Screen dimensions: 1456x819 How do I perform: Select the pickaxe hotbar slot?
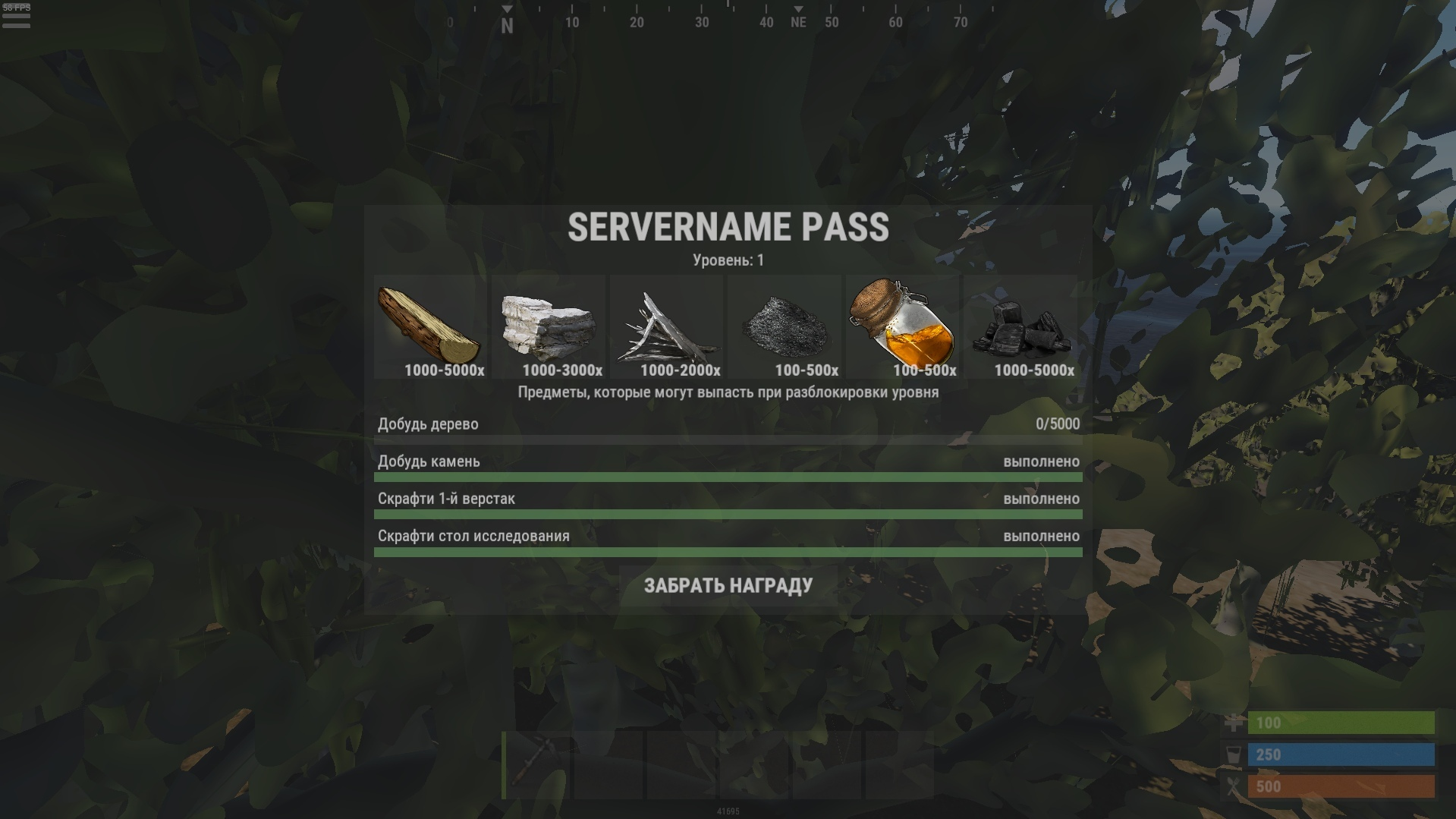point(537,764)
